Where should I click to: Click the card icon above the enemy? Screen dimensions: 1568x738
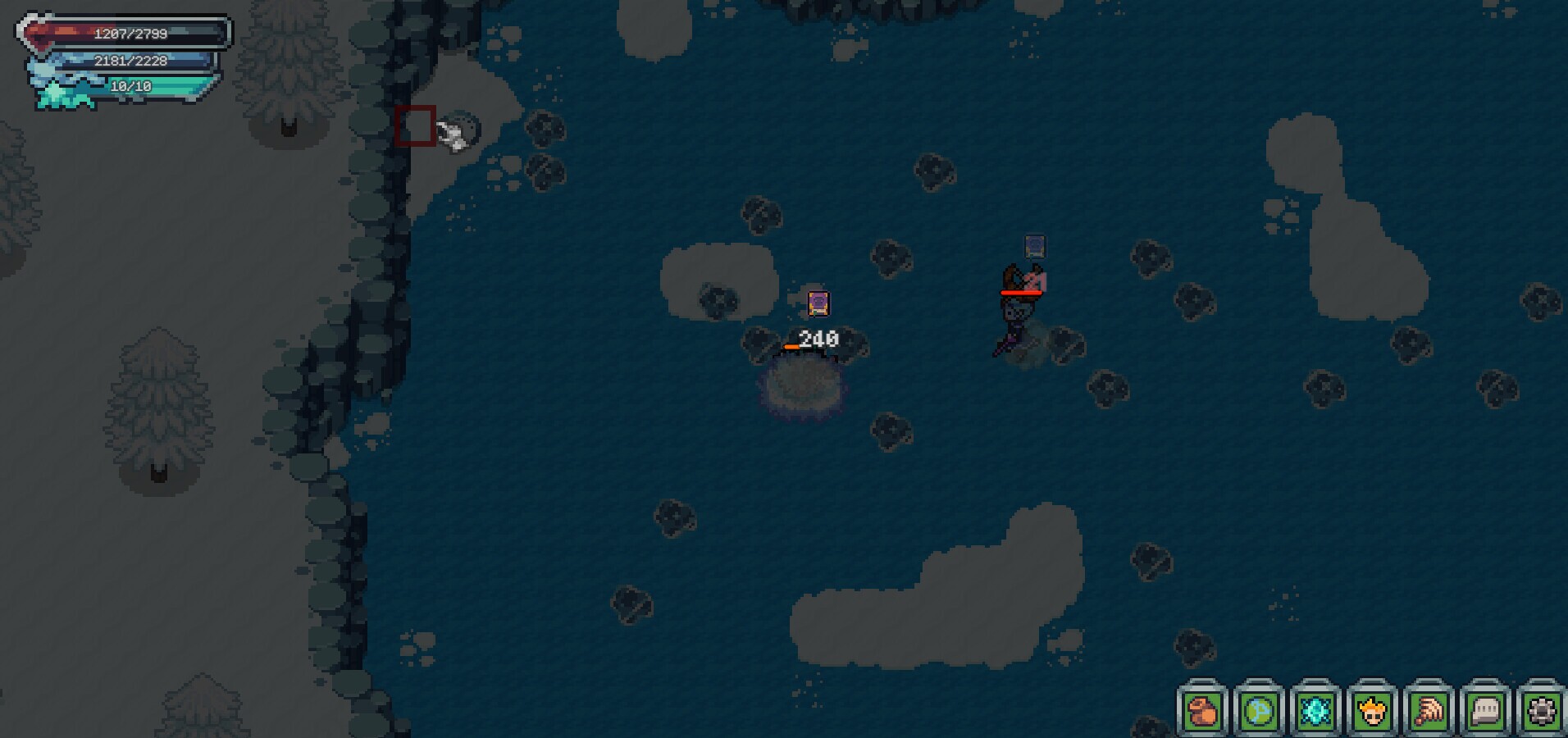1034,245
